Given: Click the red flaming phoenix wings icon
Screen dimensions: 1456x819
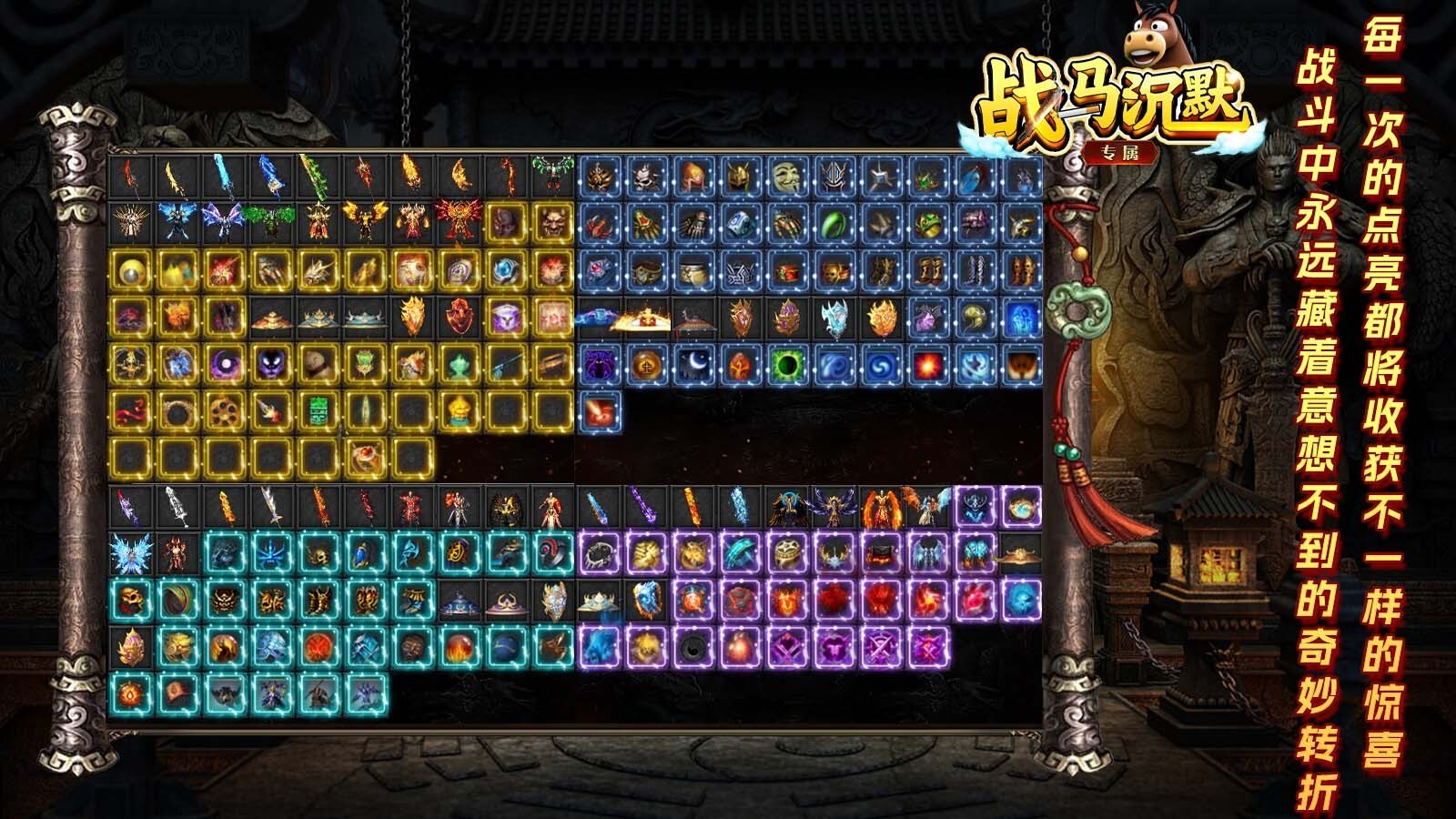Looking at the screenshot, I should pyautogui.click(x=459, y=221).
